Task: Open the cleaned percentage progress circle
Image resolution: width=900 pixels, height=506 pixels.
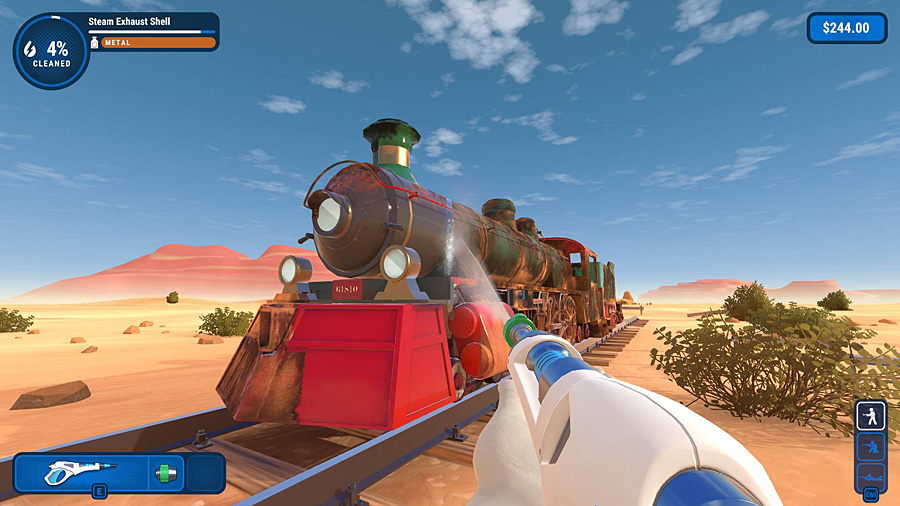Action: (x=50, y=52)
